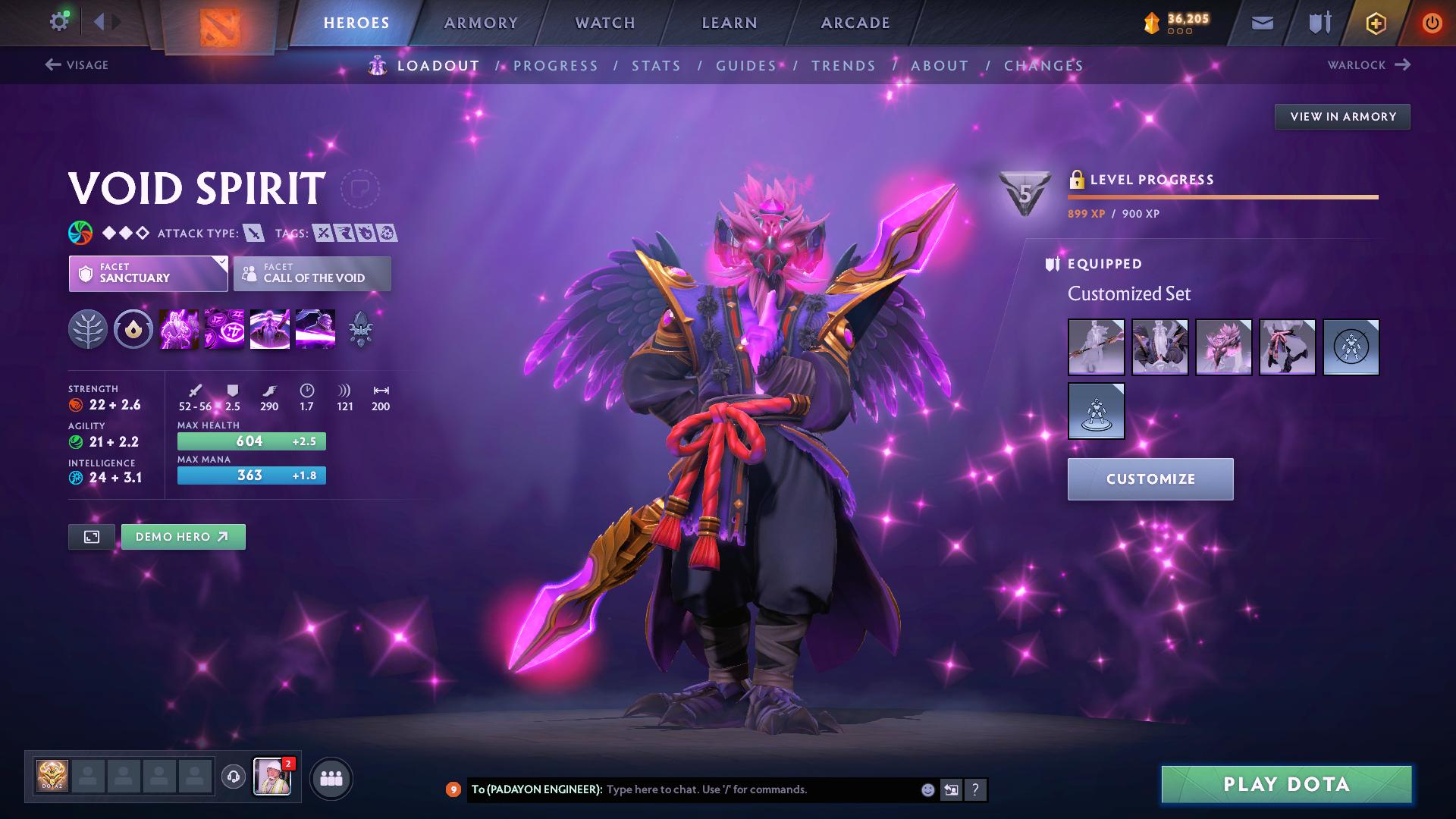1456x819 pixels.
Task: Select the Sanctuary facet
Action: click(148, 274)
